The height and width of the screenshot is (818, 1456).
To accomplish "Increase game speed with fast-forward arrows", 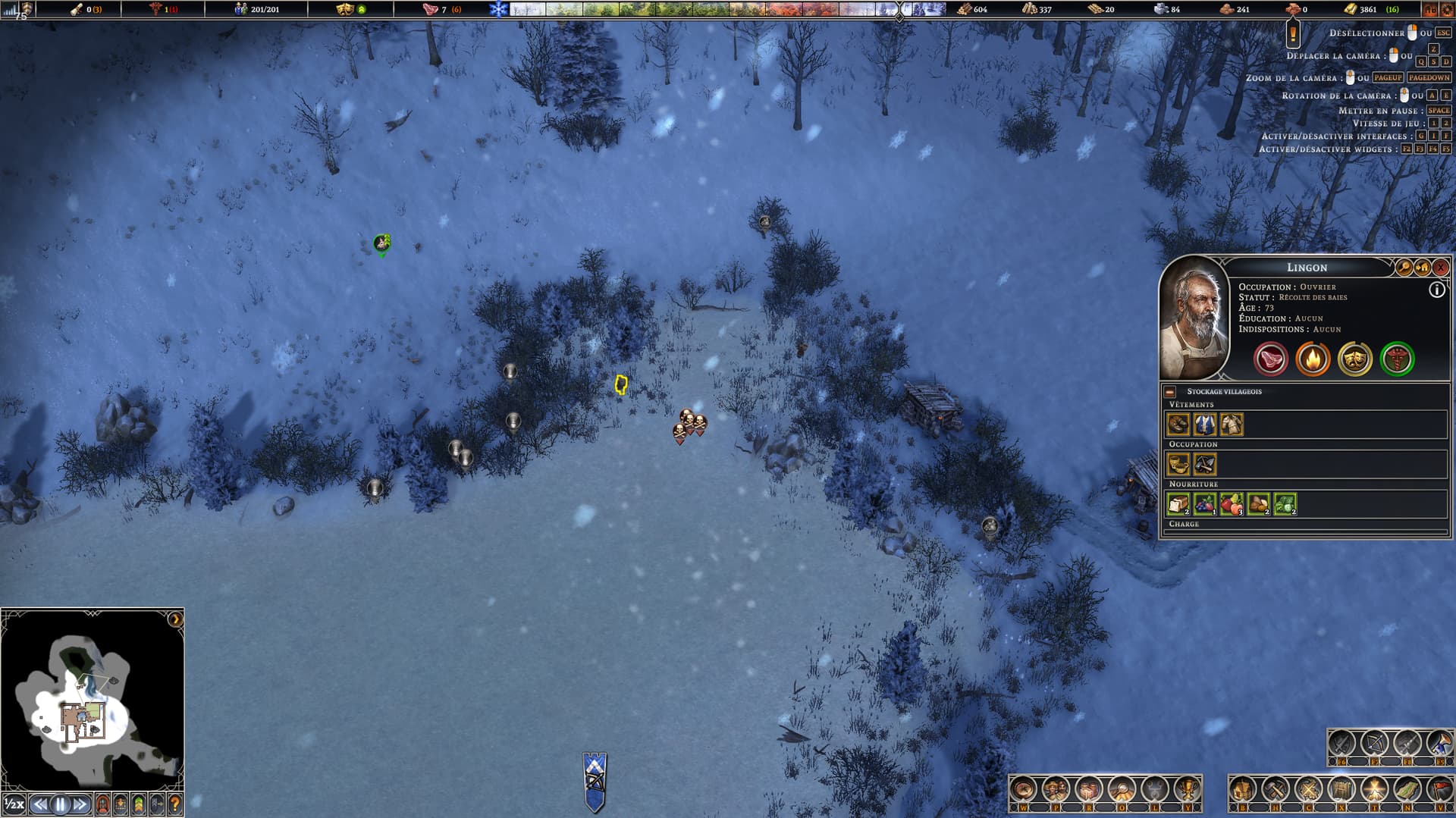I will (80, 804).
